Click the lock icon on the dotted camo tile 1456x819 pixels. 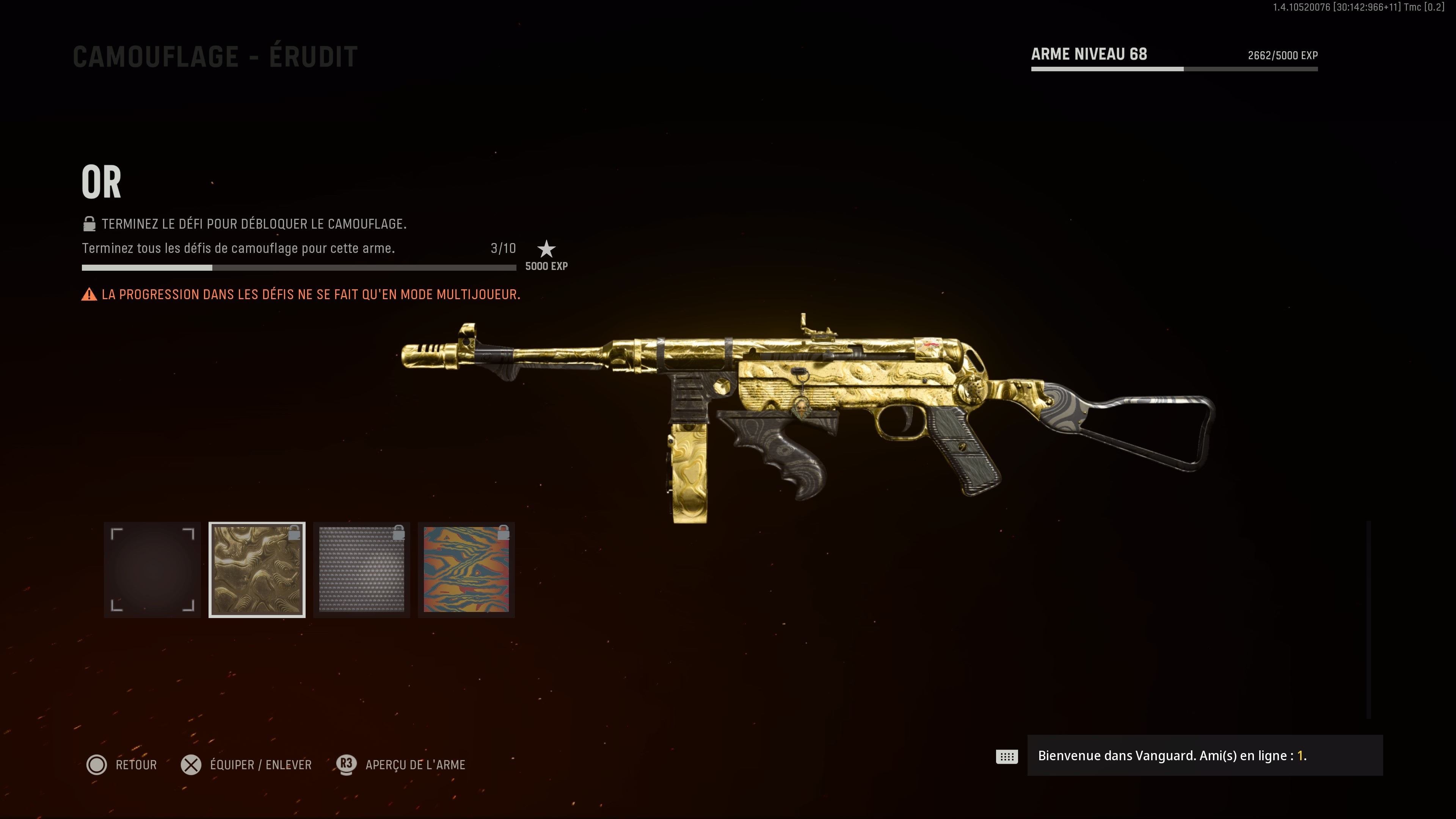(x=400, y=532)
